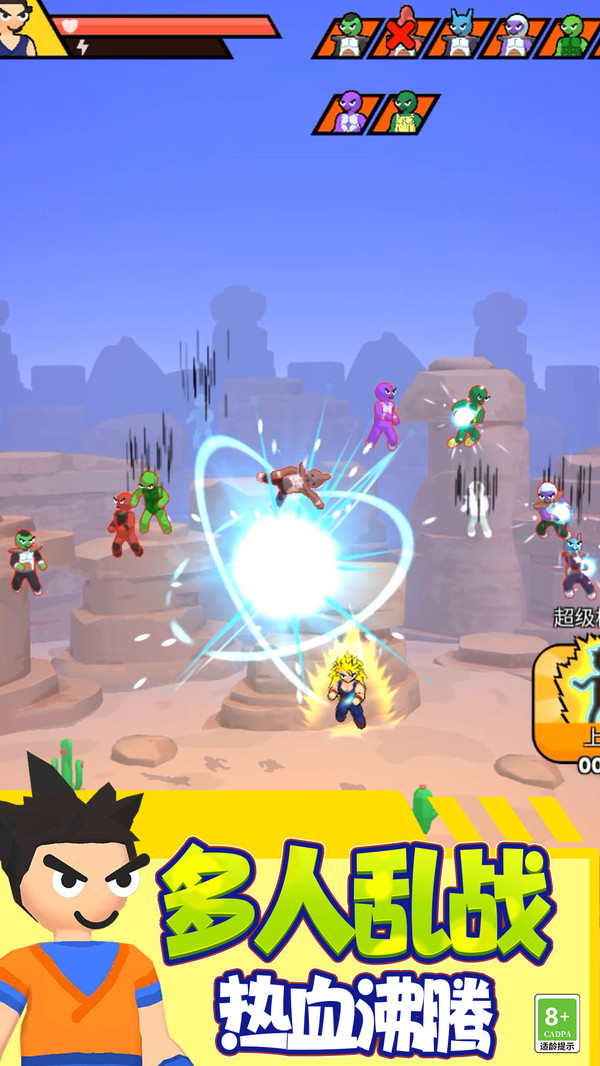Viewport: 600px width, 1066px height.
Task: Select the green enemy portrait with yellow armor
Action: click(404, 113)
